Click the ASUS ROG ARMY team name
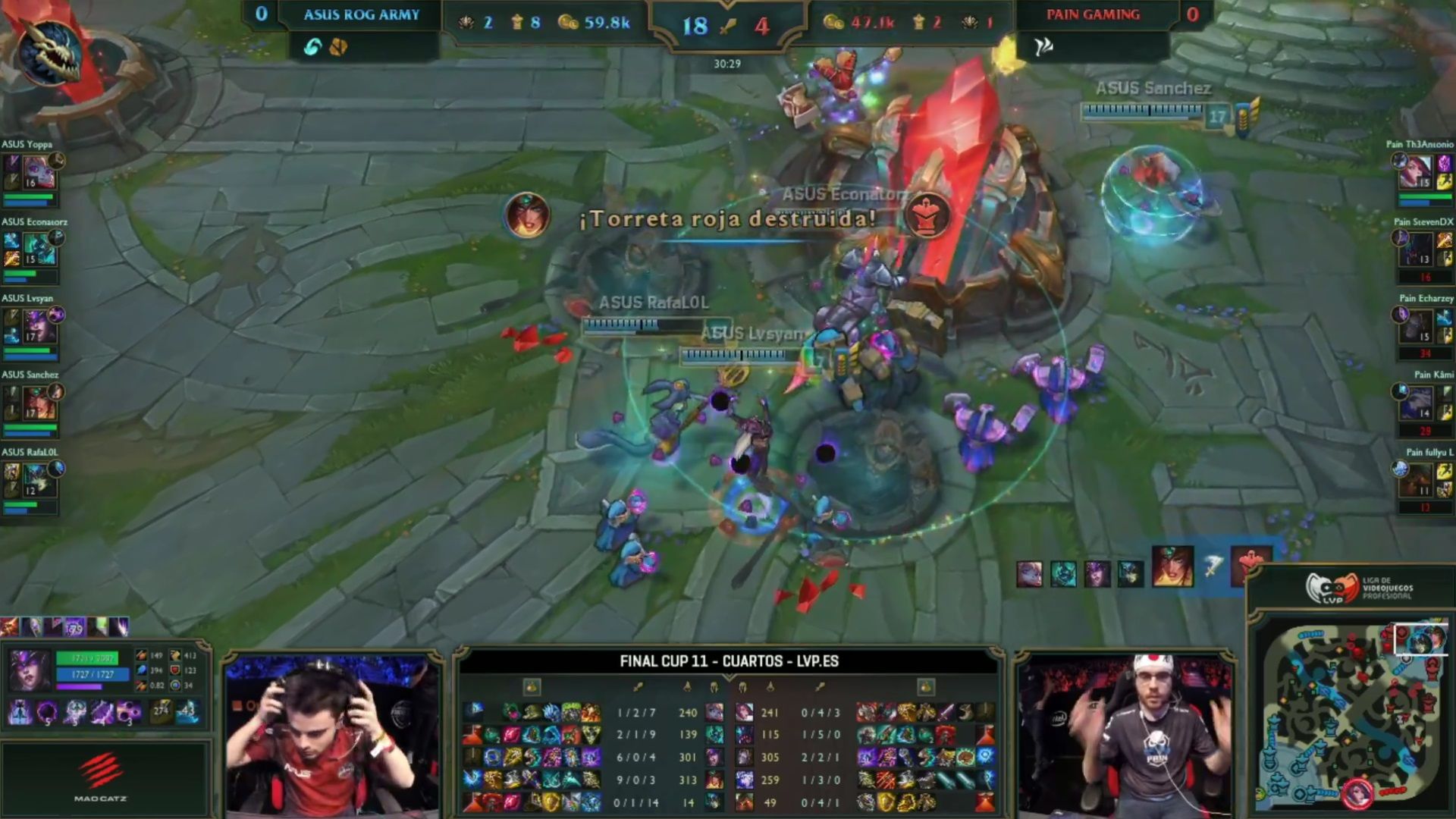 (x=362, y=14)
